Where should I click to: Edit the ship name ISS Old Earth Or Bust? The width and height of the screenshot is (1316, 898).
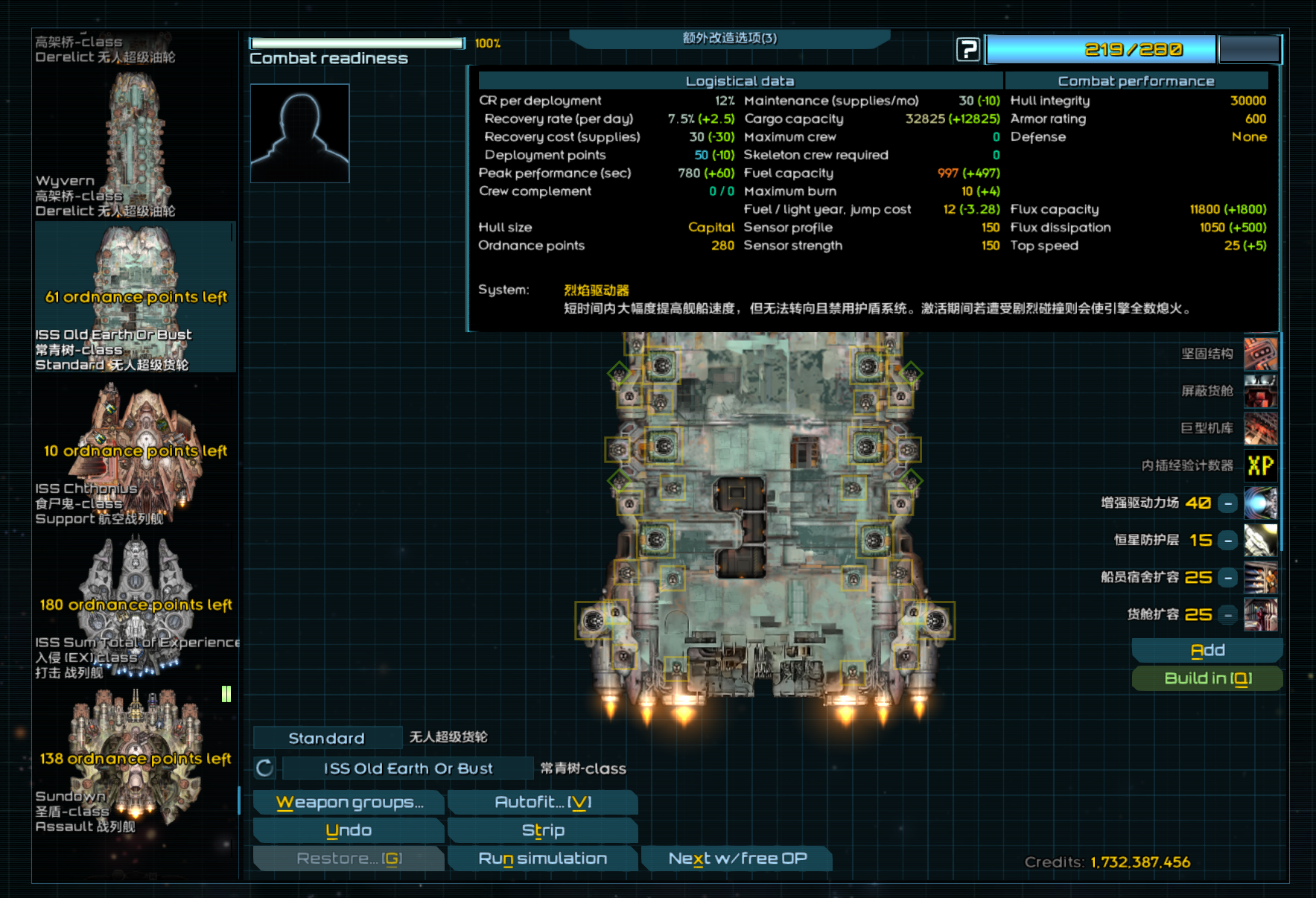coord(407,768)
